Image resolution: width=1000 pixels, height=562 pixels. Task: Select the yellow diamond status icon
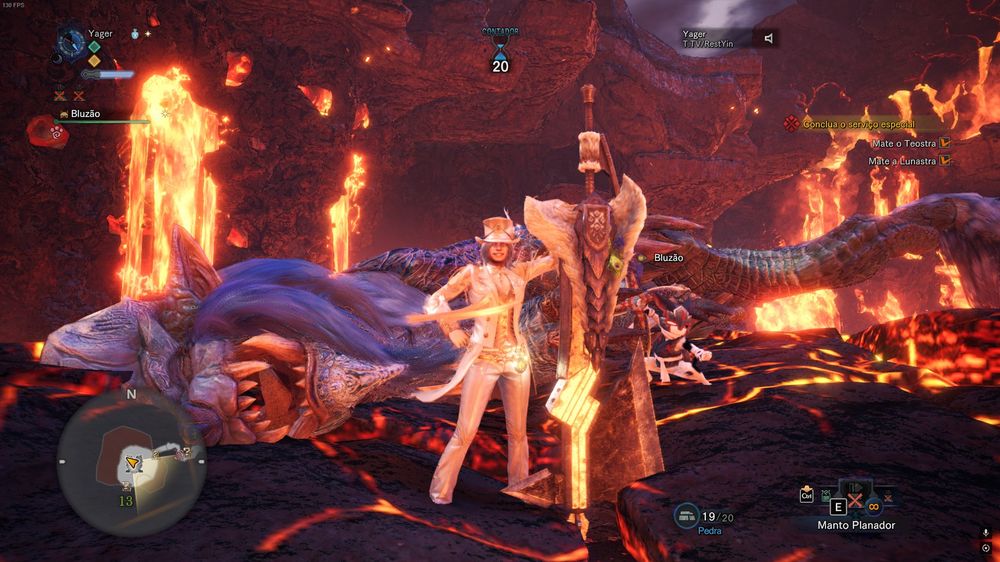(94, 60)
